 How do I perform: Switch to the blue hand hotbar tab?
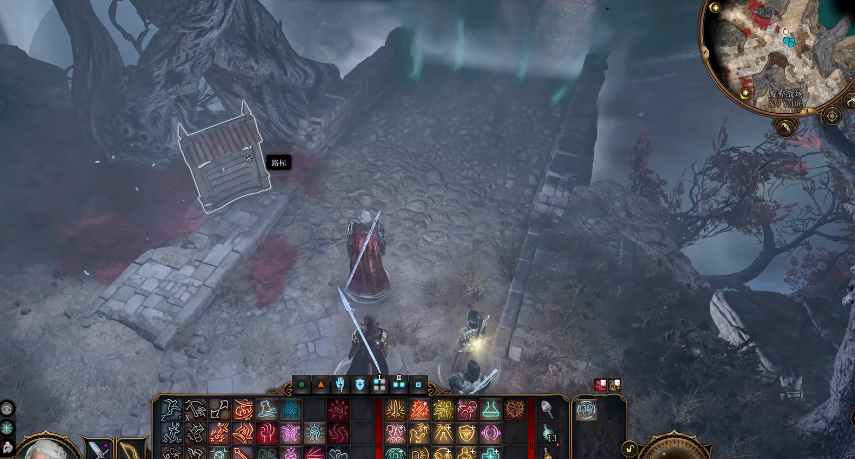[x=340, y=383]
